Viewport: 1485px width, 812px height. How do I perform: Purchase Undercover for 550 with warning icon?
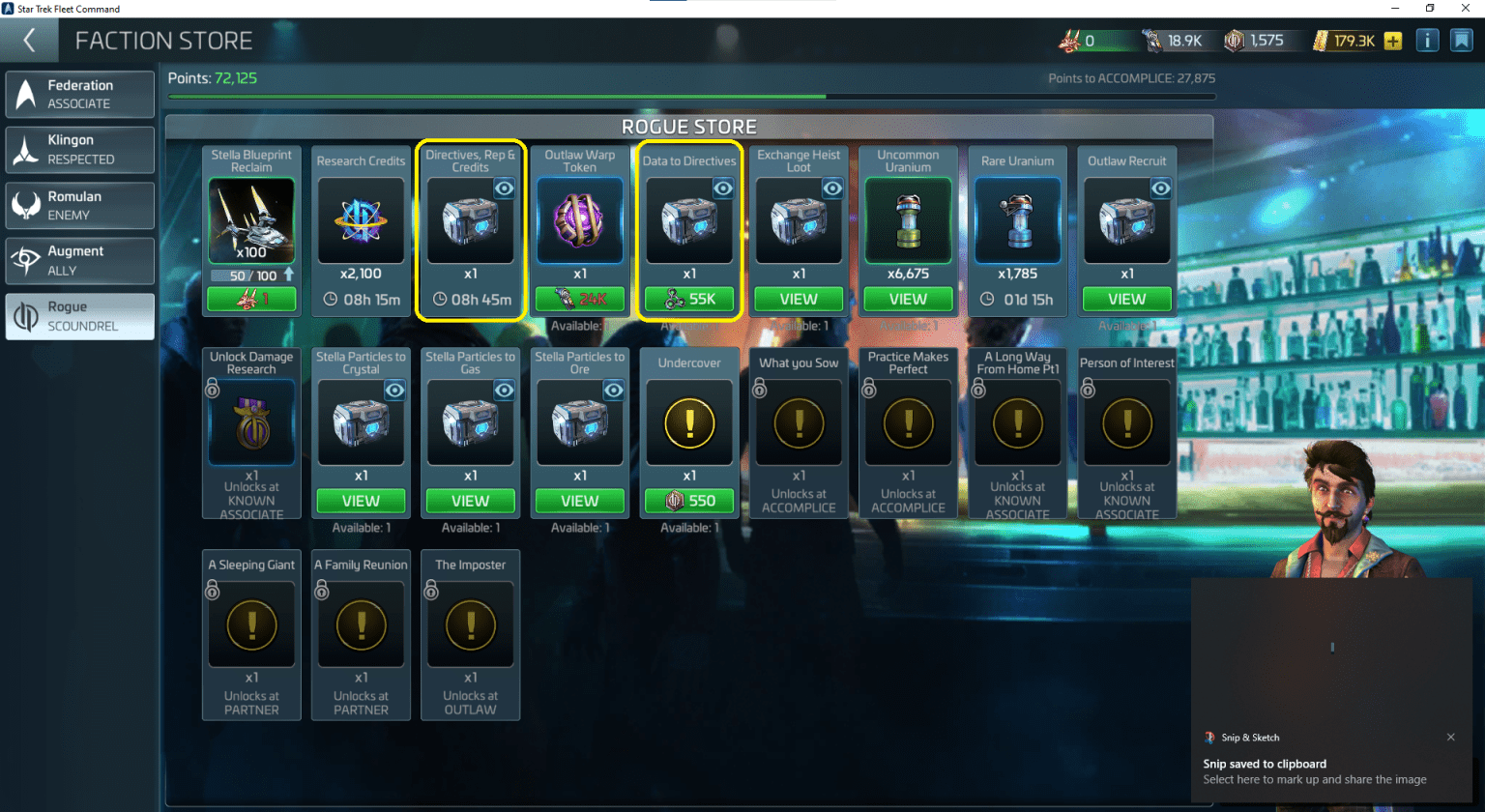[x=689, y=501]
